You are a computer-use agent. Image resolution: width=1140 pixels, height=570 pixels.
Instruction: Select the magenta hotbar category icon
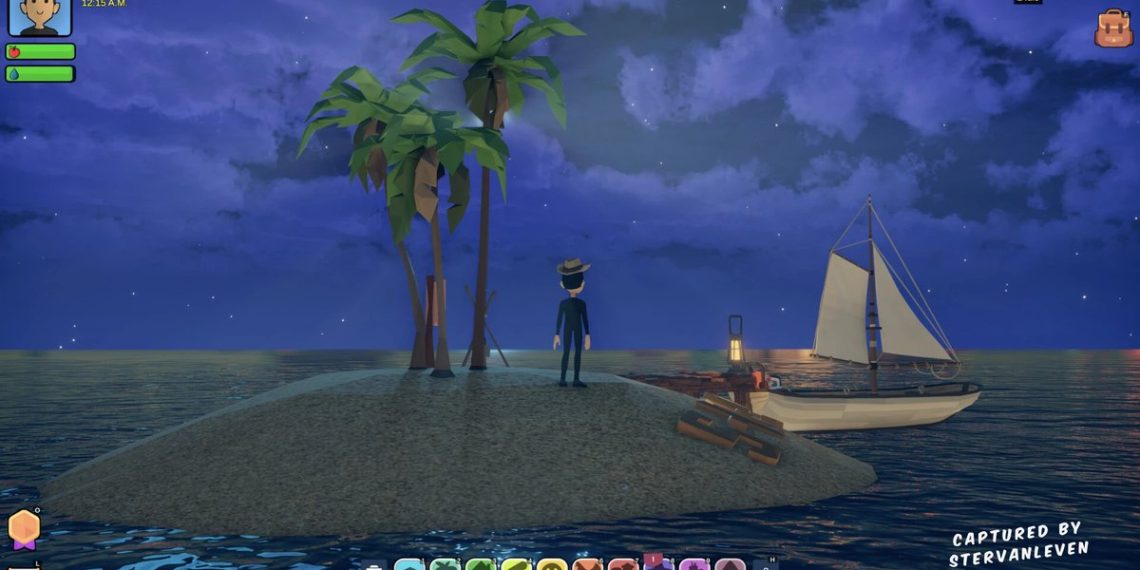693,565
